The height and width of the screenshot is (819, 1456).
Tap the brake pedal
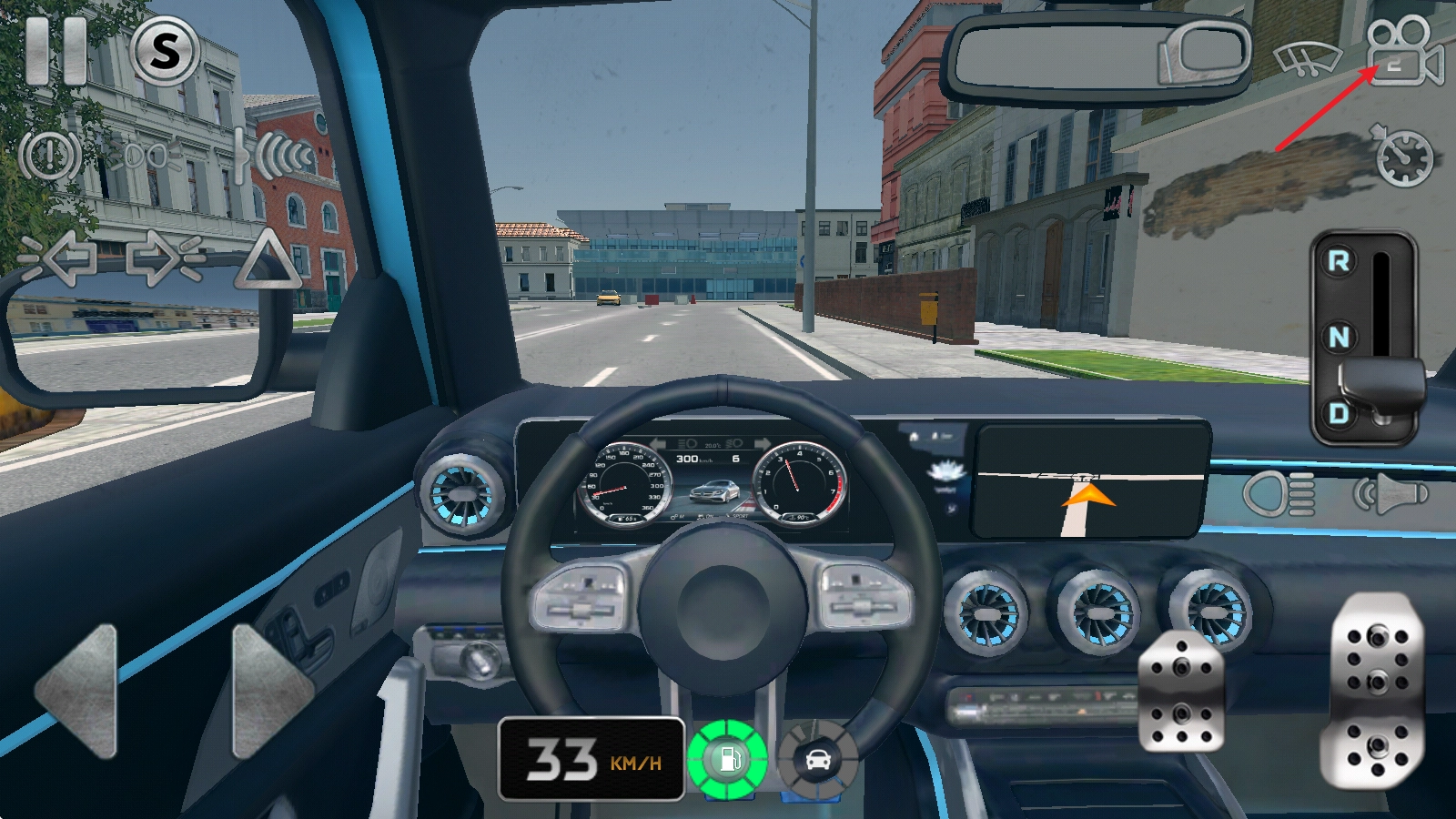[1180, 692]
